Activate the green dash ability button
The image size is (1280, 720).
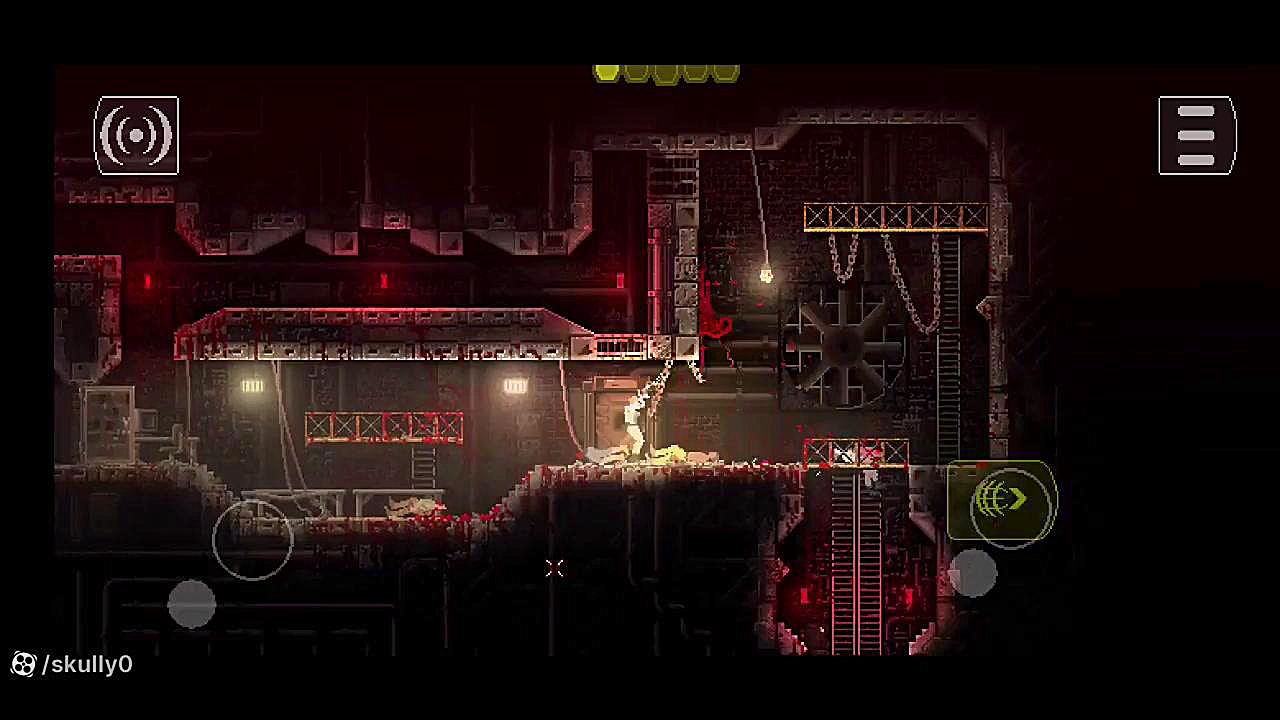click(x=1001, y=500)
